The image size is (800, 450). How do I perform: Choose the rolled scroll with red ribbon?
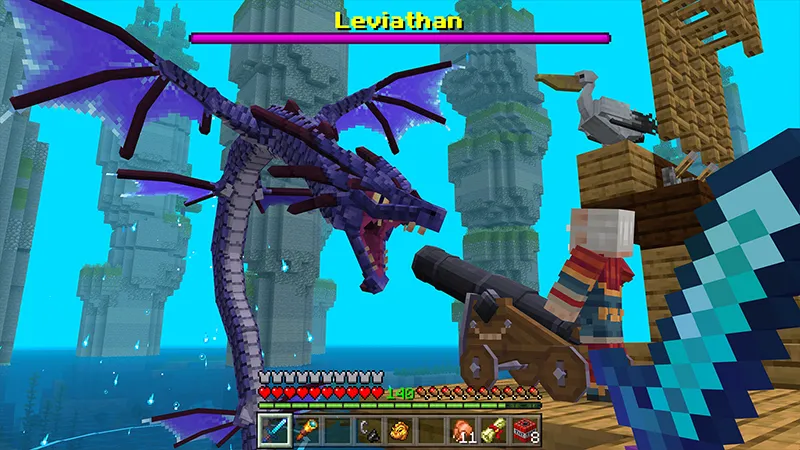point(494,431)
